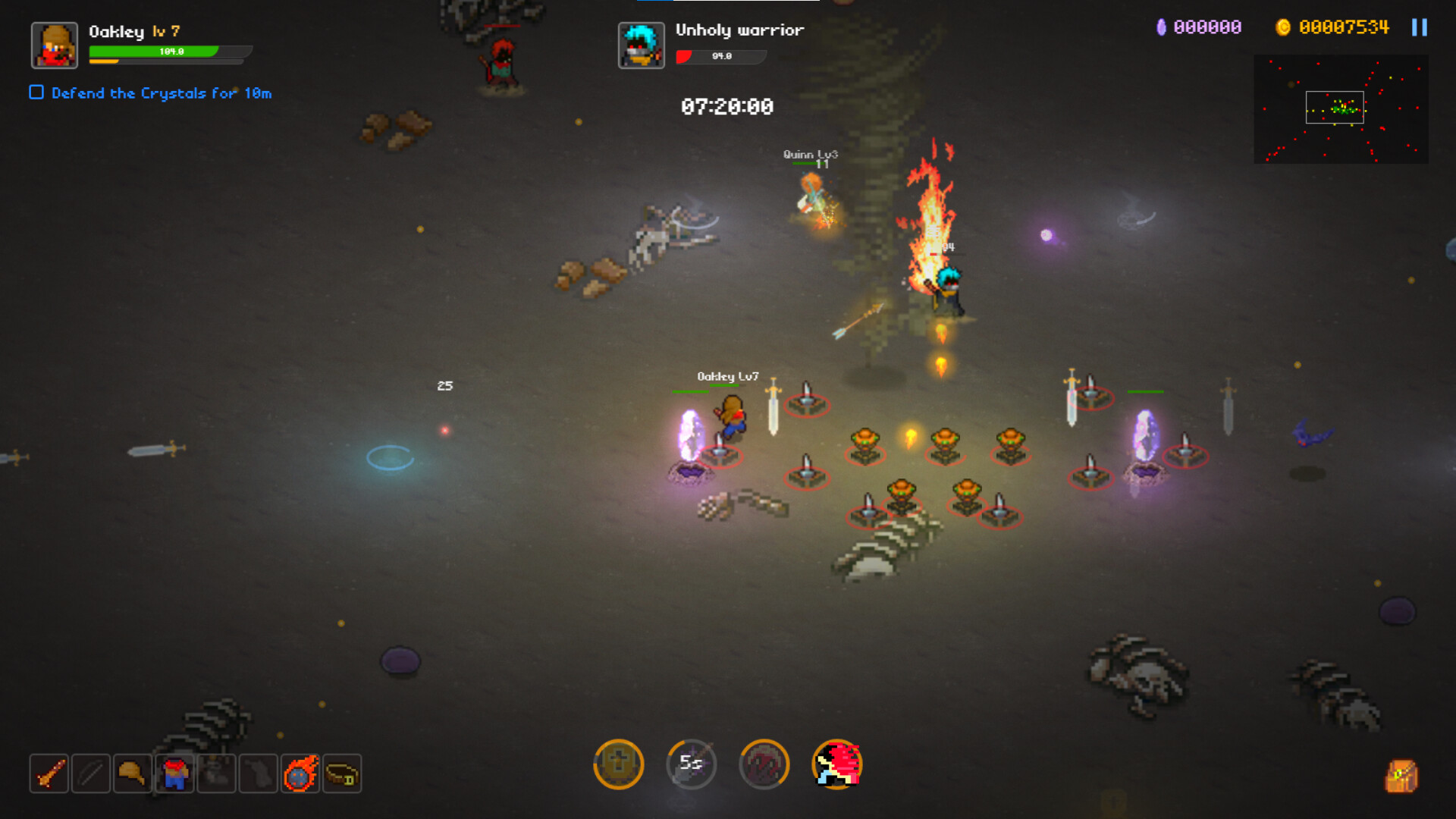
Task: Click the fiery blue orb inventory item
Action: tap(299, 773)
